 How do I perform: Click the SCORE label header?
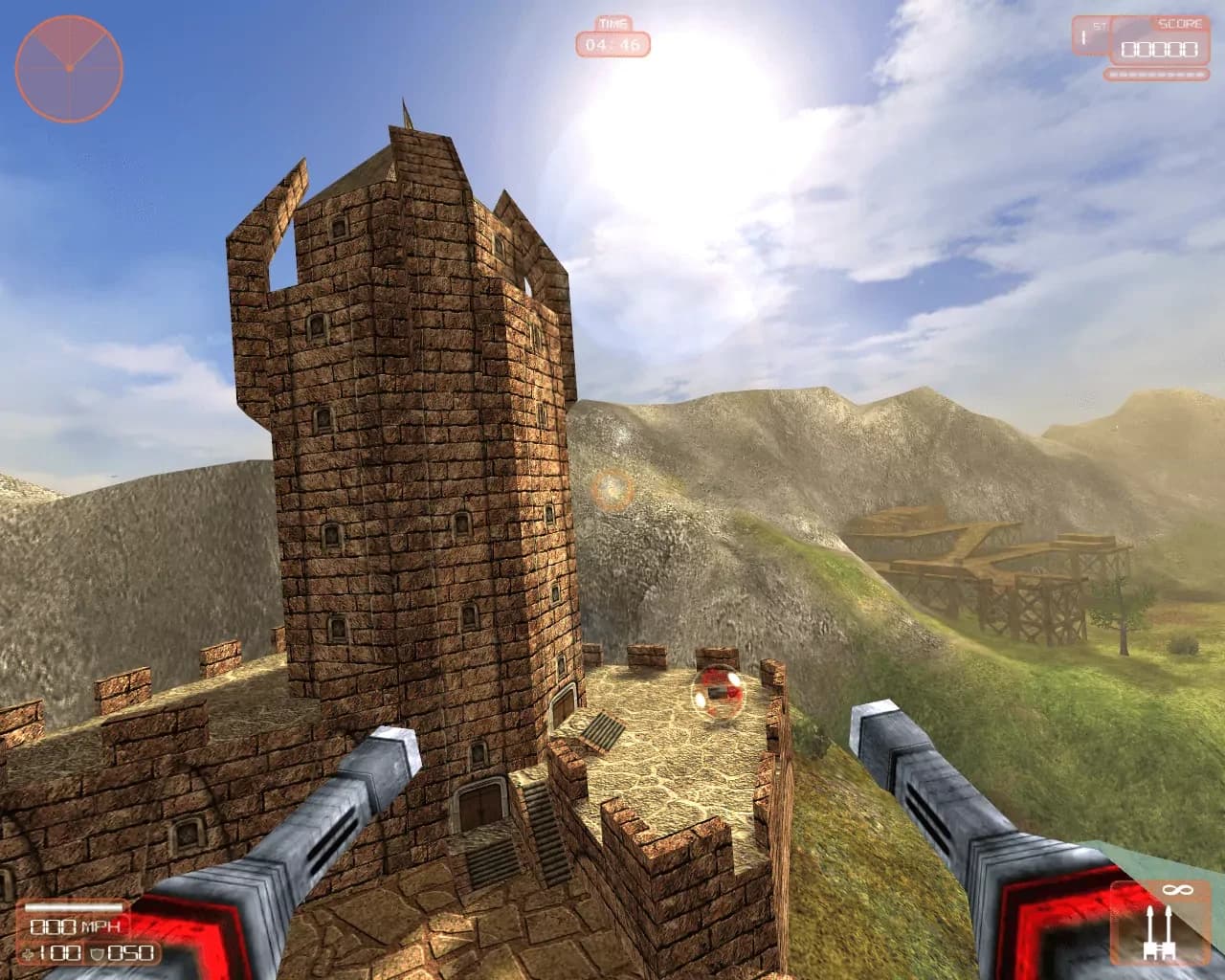click(x=1180, y=23)
